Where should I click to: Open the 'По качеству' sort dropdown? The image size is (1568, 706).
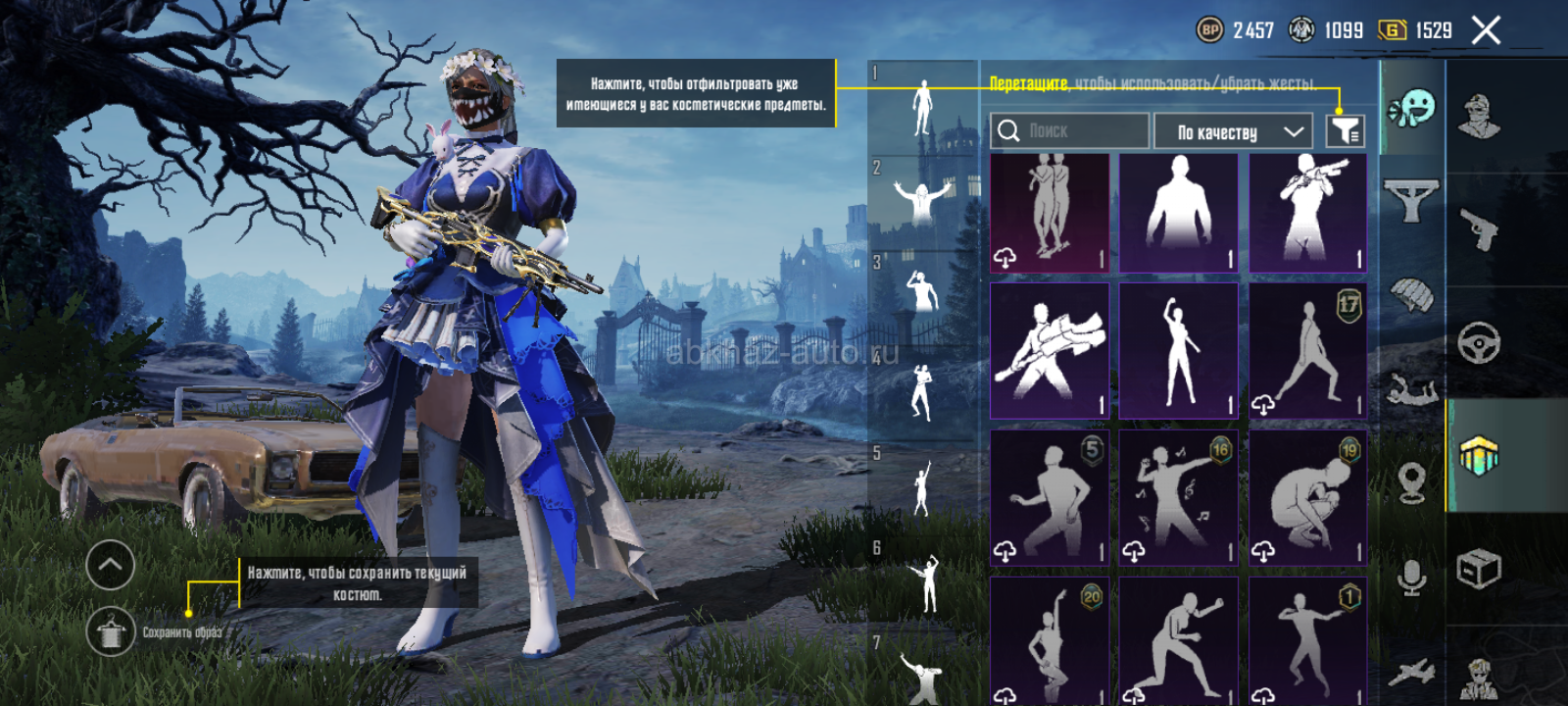pyautogui.click(x=1232, y=131)
